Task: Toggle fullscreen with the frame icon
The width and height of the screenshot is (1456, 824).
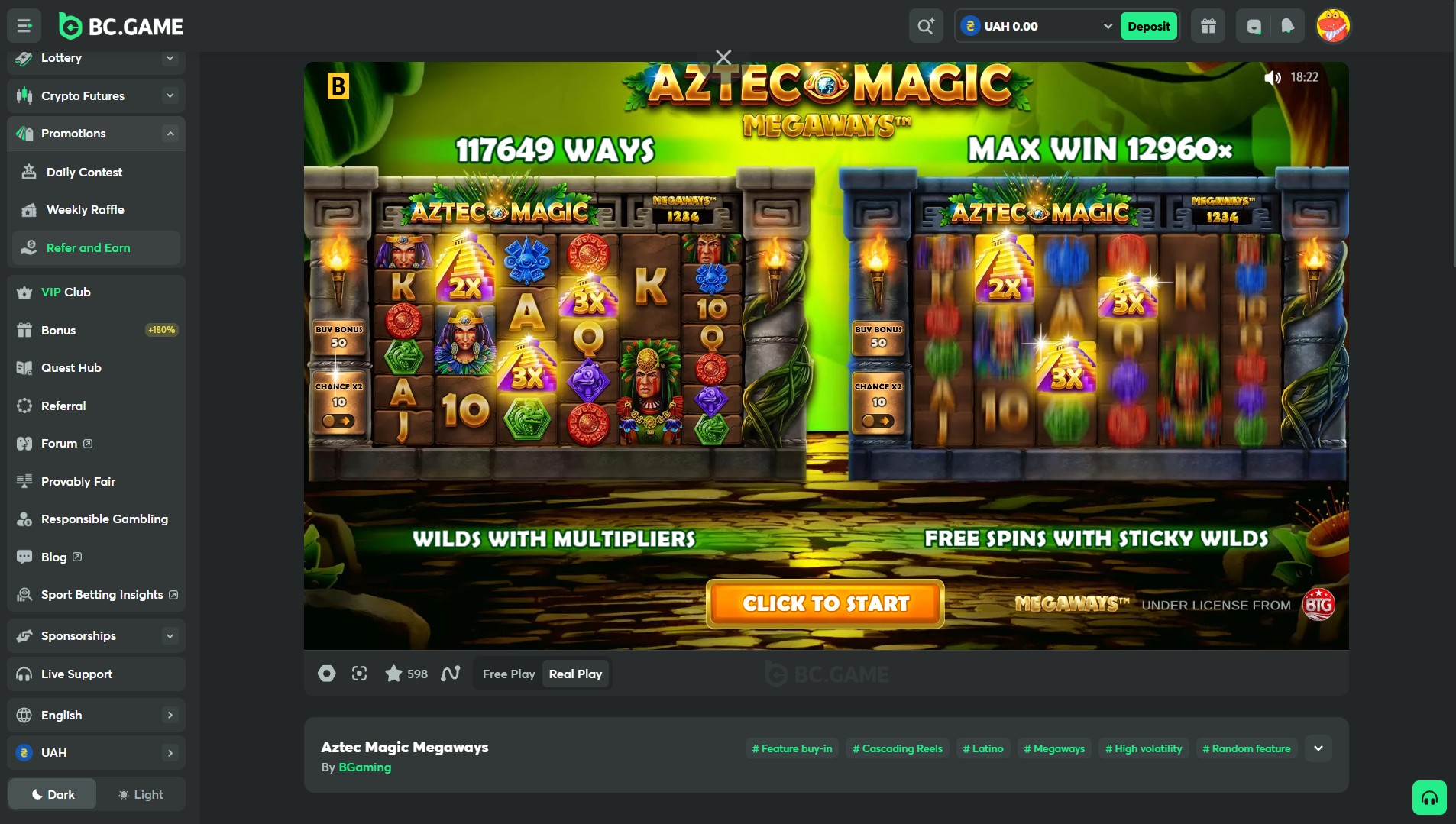Action: tap(359, 674)
